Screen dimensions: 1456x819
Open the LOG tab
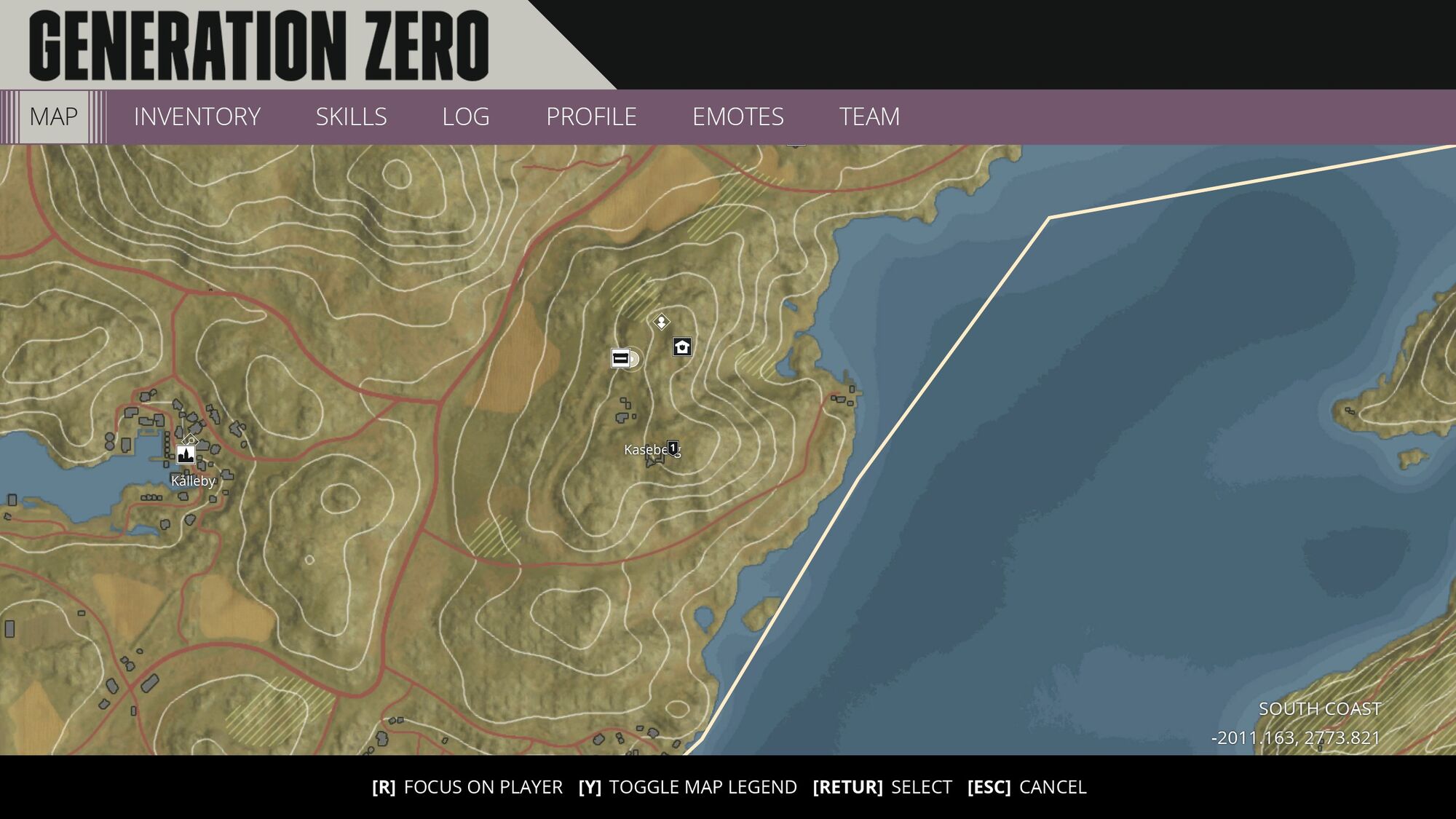pyautogui.click(x=465, y=116)
